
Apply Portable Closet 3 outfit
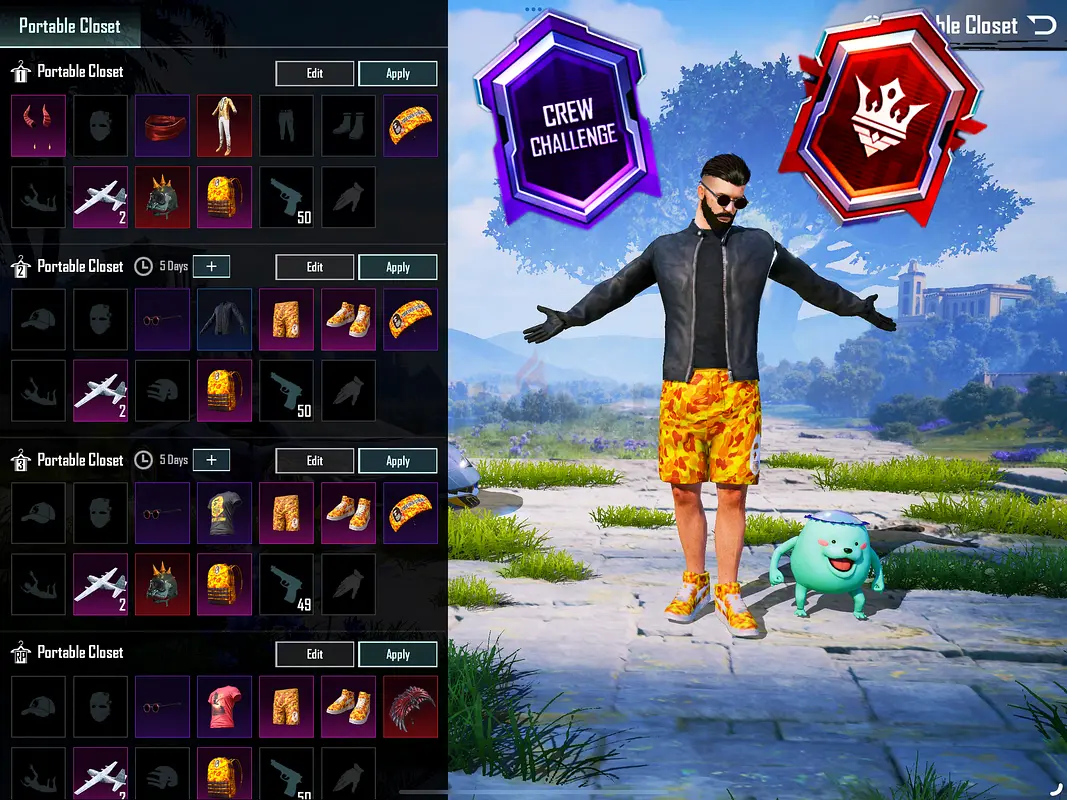(397, 461)
